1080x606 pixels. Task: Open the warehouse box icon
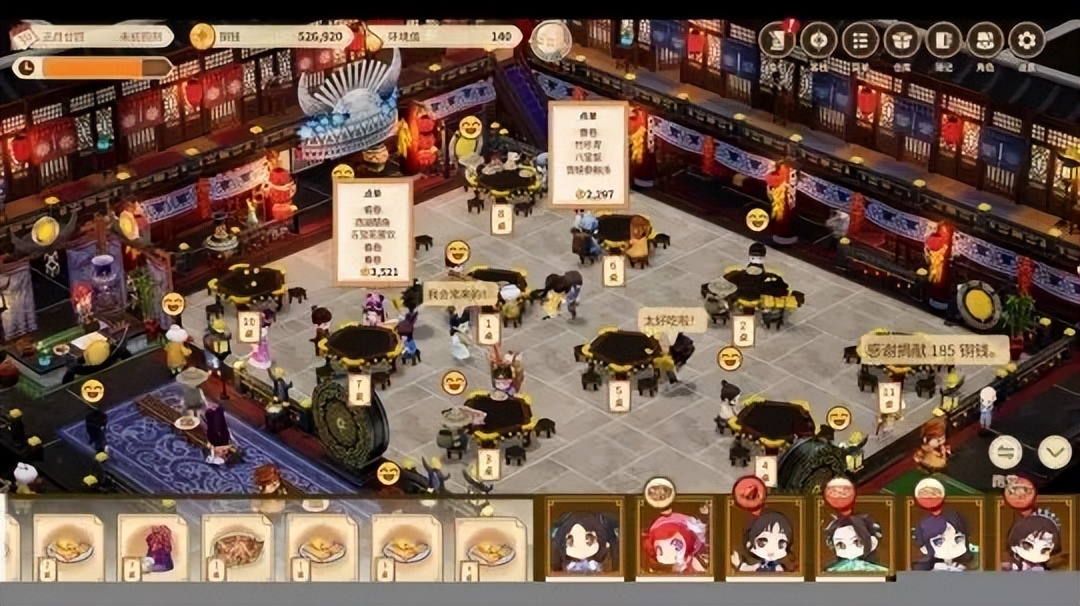tap(901, 41)
